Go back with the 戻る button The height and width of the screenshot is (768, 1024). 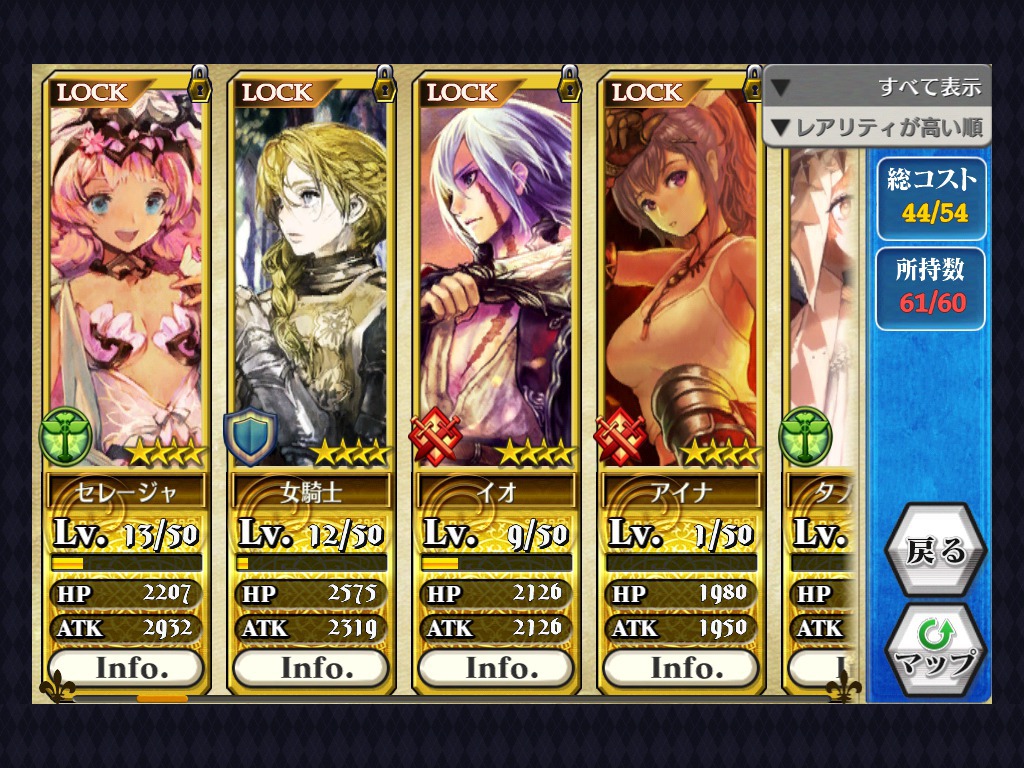click(935, 551)
